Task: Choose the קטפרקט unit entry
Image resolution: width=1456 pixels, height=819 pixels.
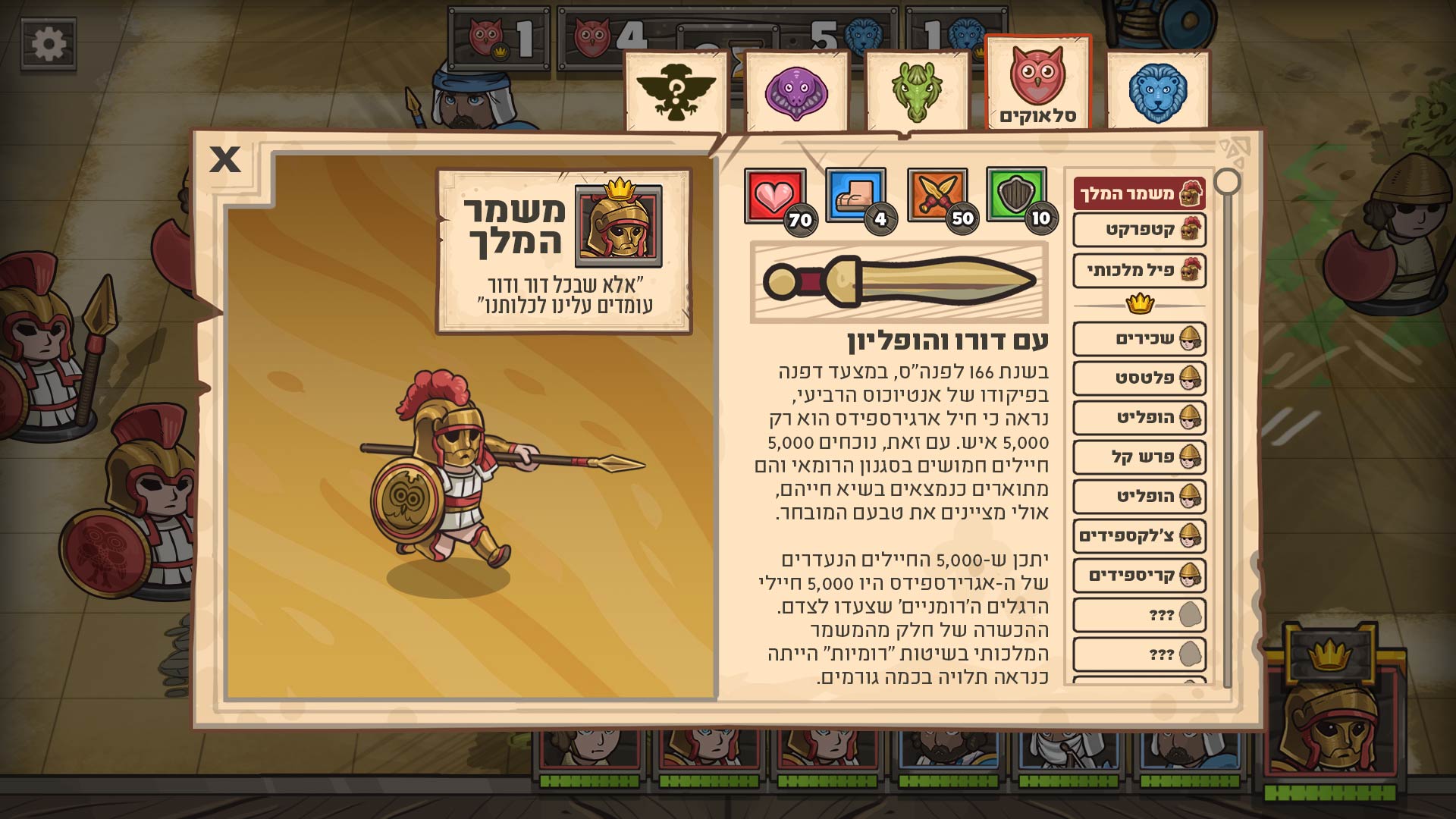Action: (x=1139, y=230)
